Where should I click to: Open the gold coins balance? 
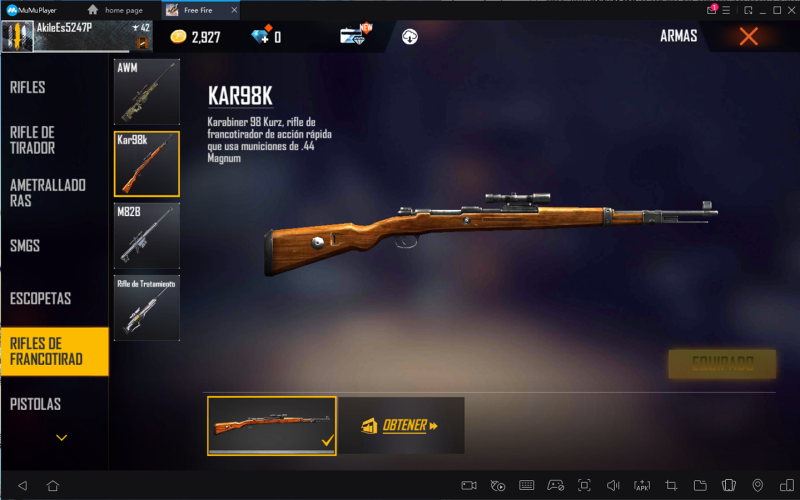pyautogui.click(x=195, y=37)
